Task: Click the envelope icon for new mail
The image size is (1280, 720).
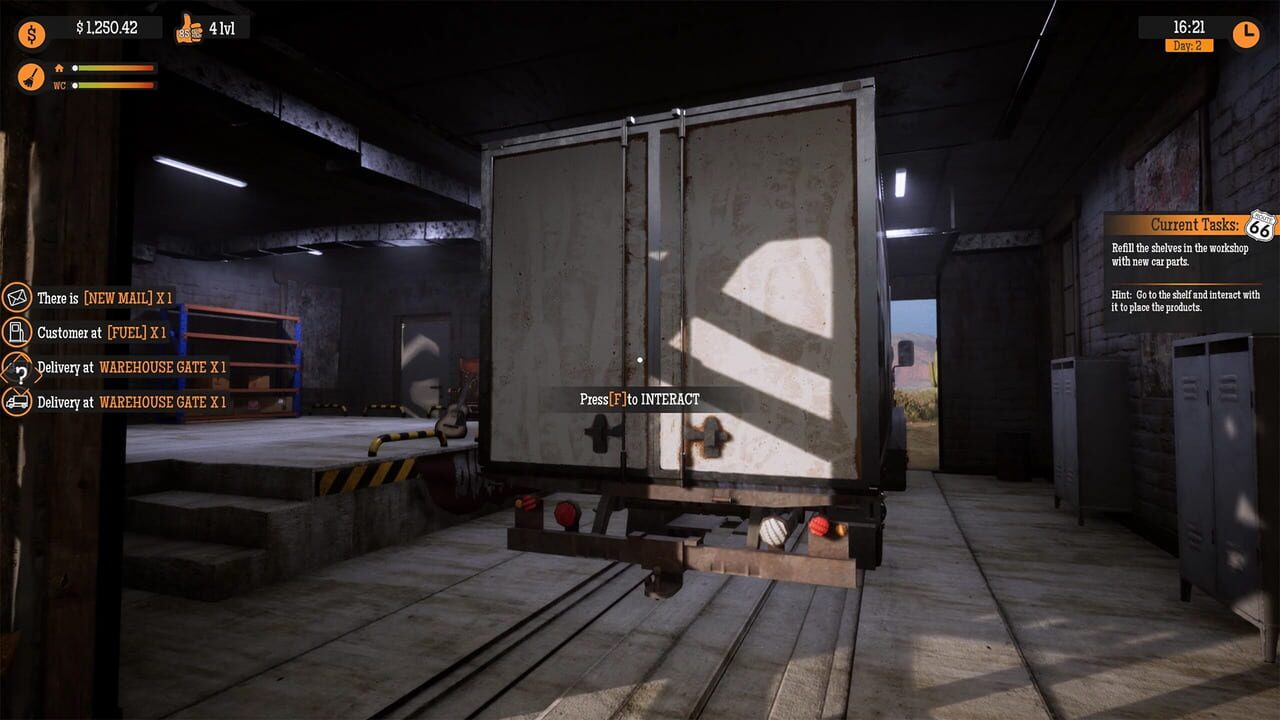Action: point(20,297)
